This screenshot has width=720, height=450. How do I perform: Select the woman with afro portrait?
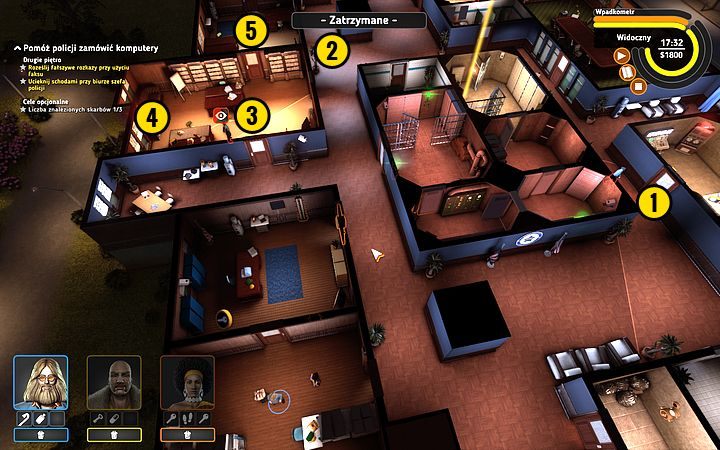[187, 383]
